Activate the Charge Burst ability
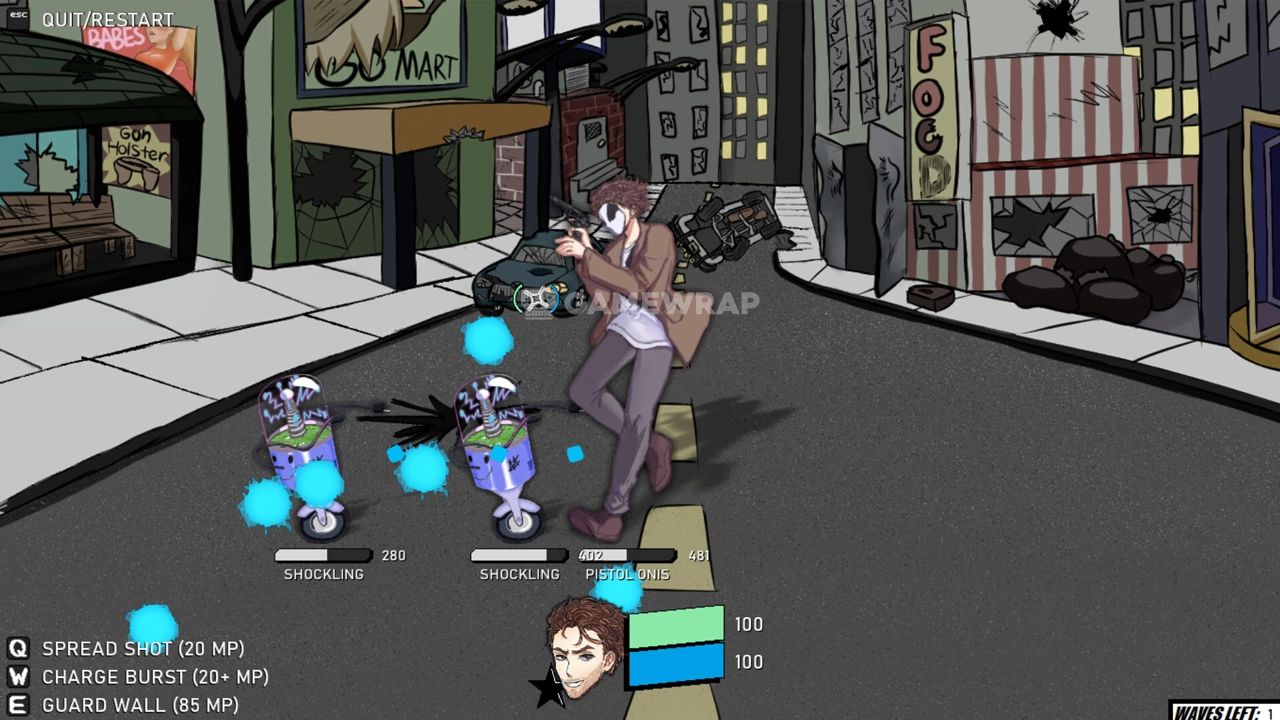The height and width of the screenshot is (720, 1280). pos(154,677)
